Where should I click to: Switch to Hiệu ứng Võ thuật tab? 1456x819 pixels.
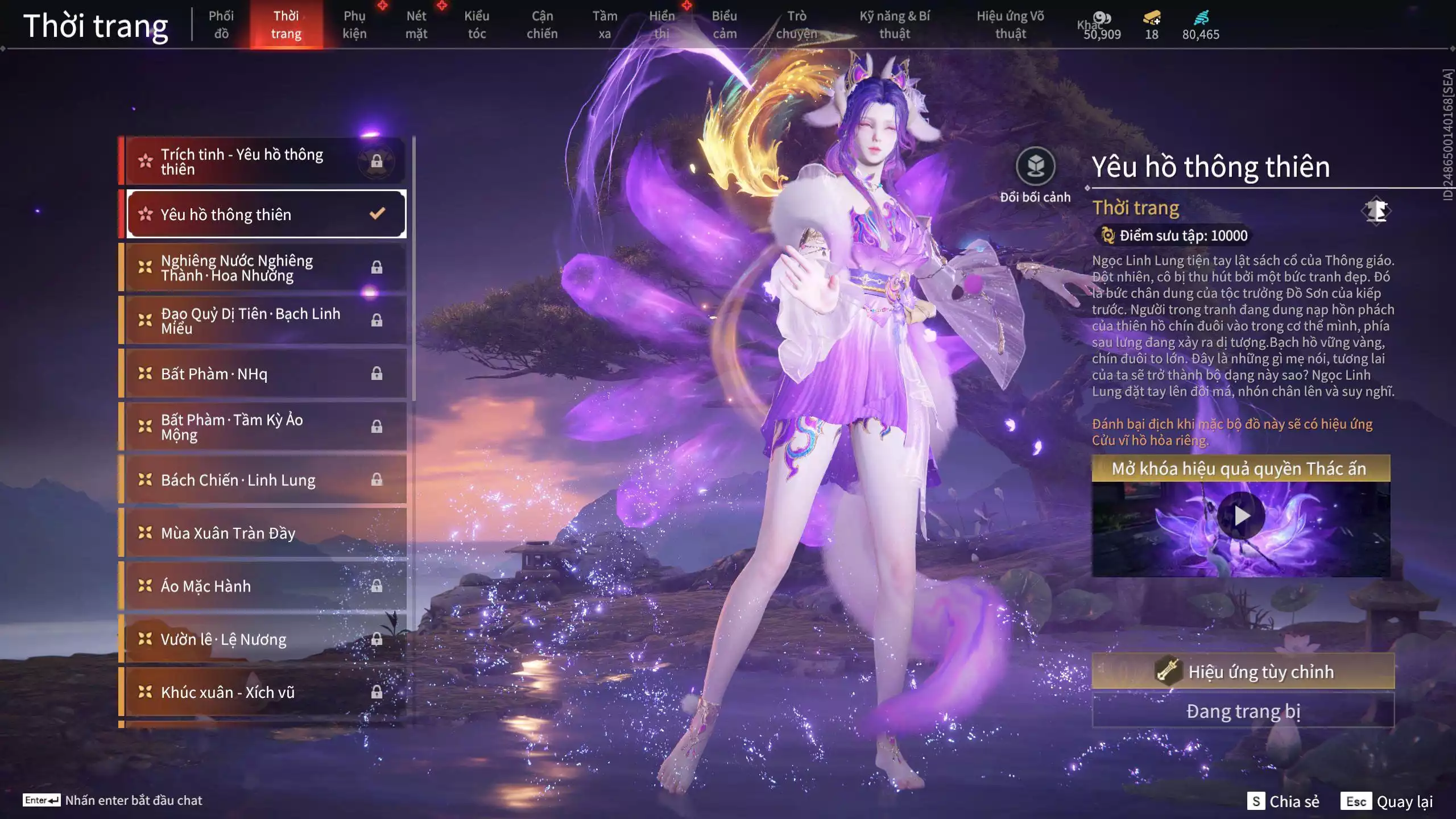click(x=1011, y=25)
